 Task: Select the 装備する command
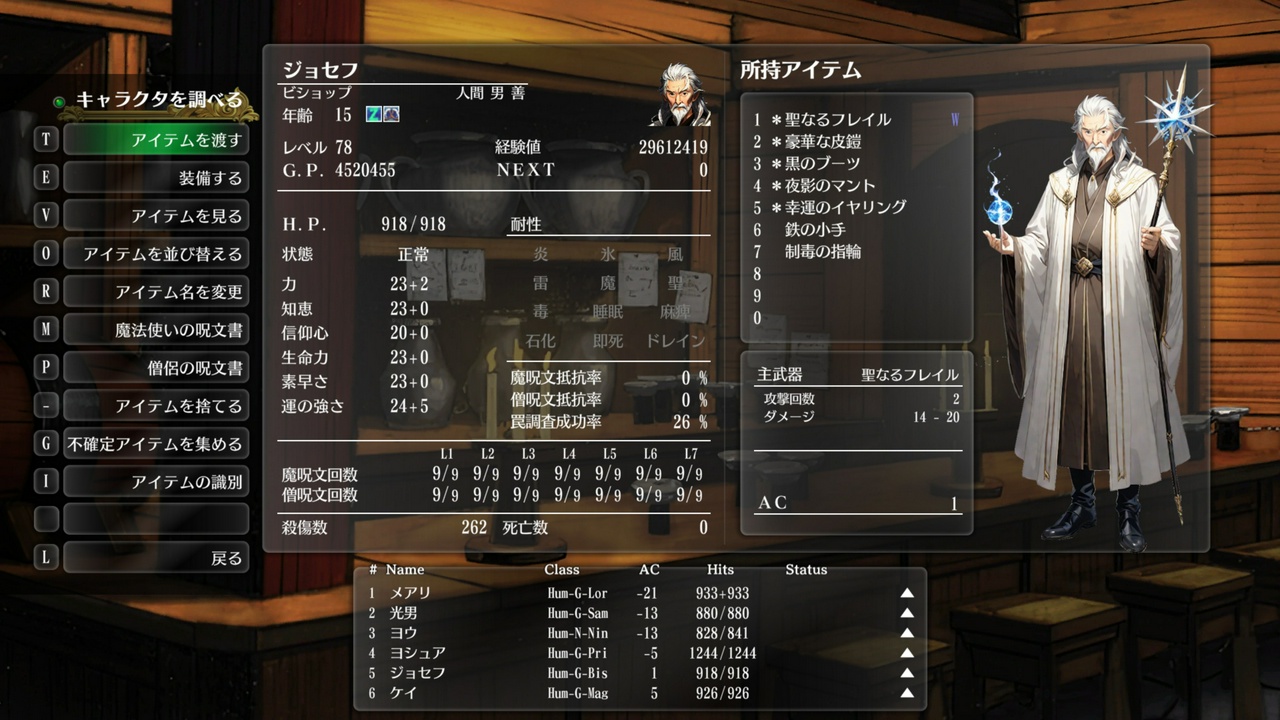click(157, 178)
